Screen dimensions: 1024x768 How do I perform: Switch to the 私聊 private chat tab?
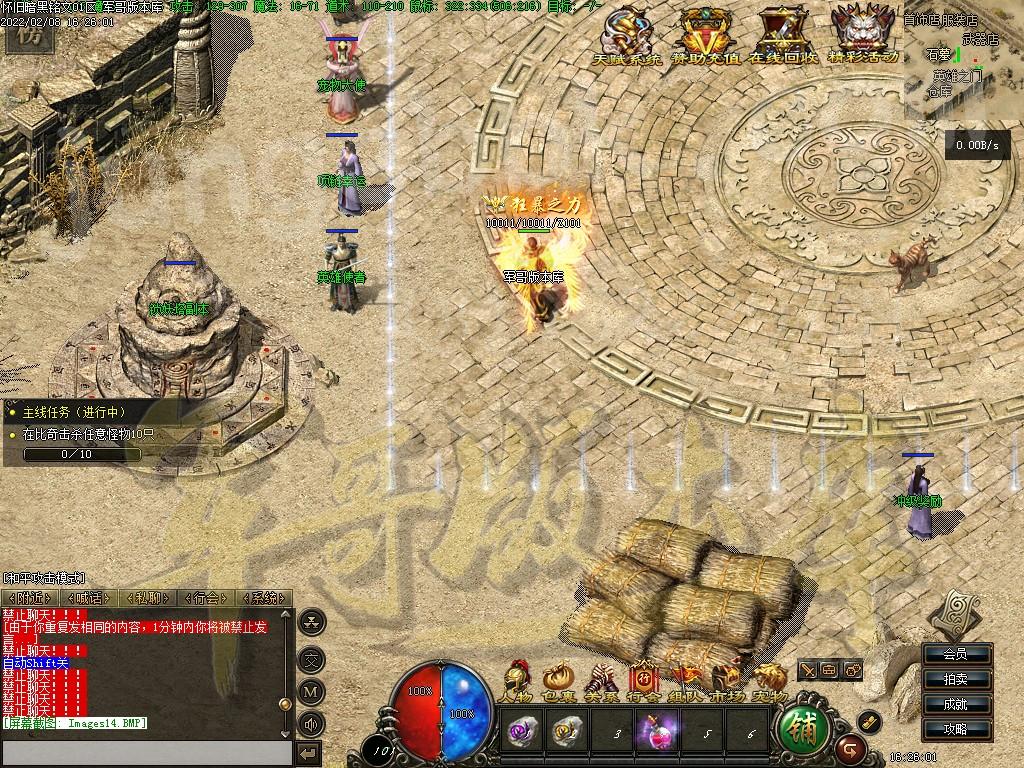tap(148, 598)
